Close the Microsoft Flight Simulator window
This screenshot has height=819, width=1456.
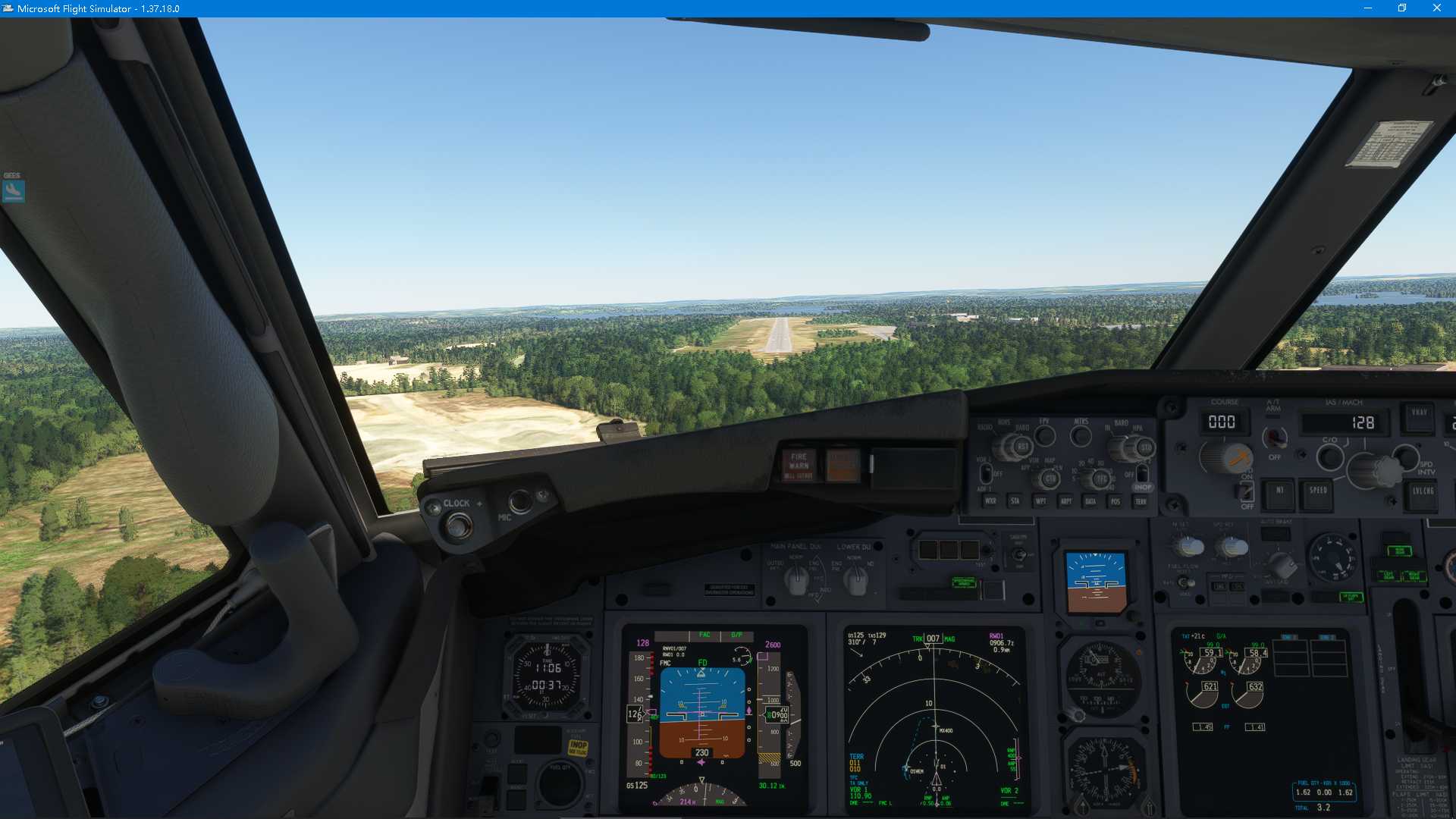pyautogui.click(x=1436, y=8)
